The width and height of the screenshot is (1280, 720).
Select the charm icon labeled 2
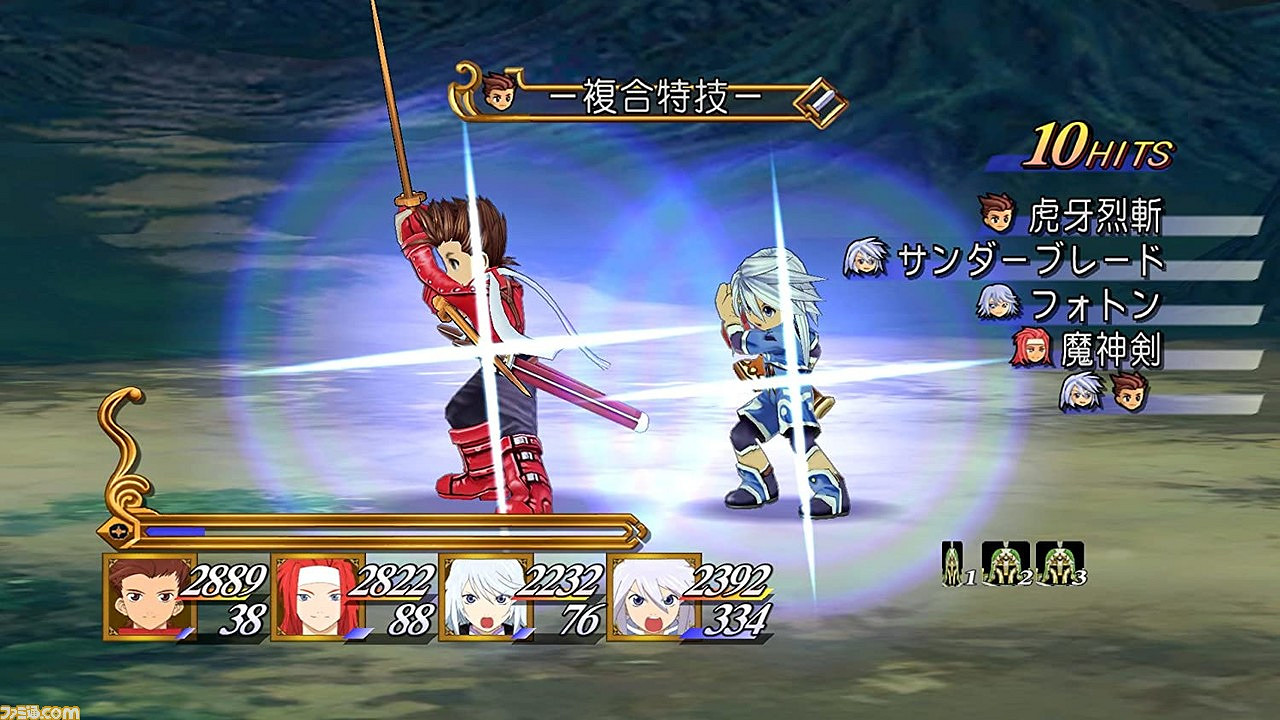point(1003,560)
